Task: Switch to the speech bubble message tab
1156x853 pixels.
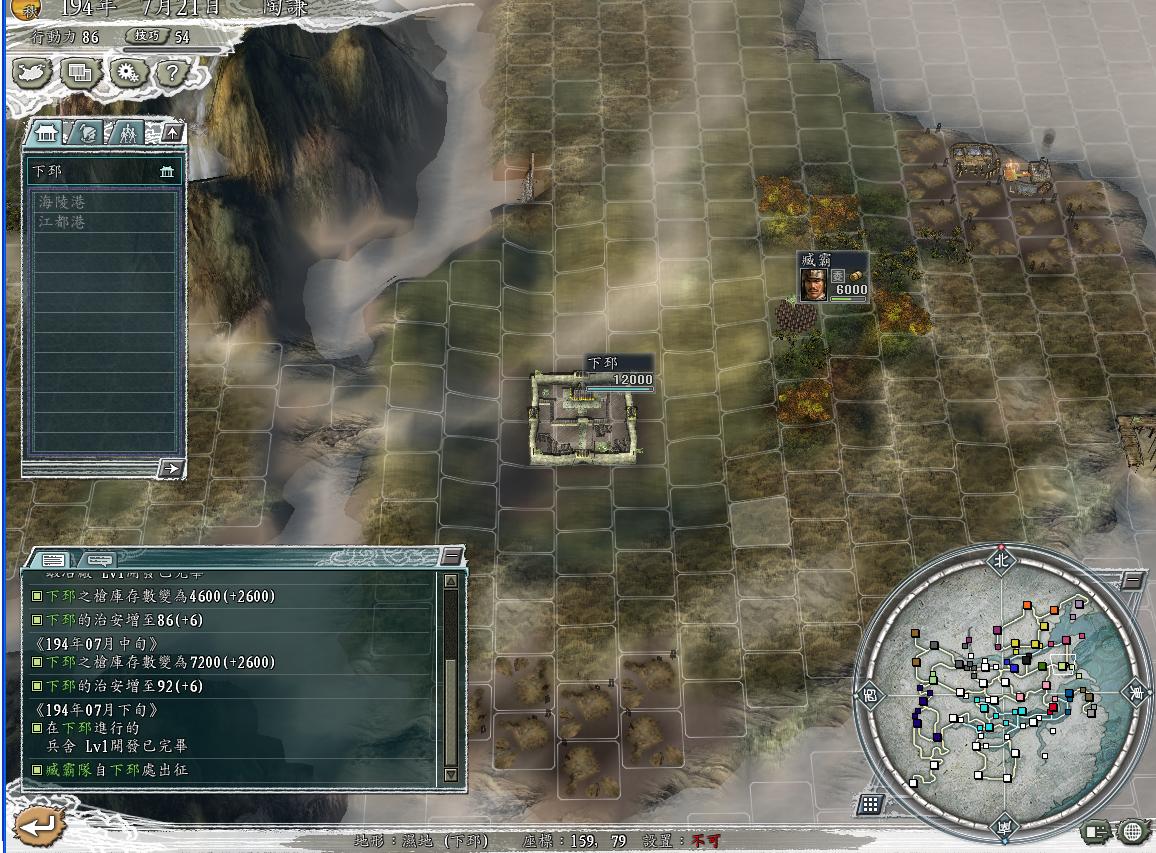Action: (x=96, y=560)
